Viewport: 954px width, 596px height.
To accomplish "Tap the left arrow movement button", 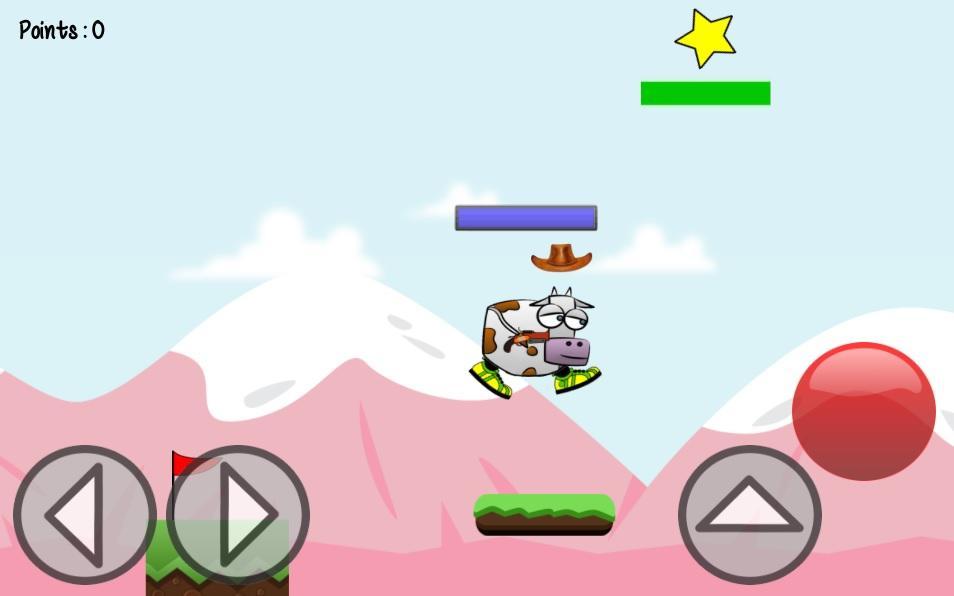I will pyautogui.click(x=84, y=515).
